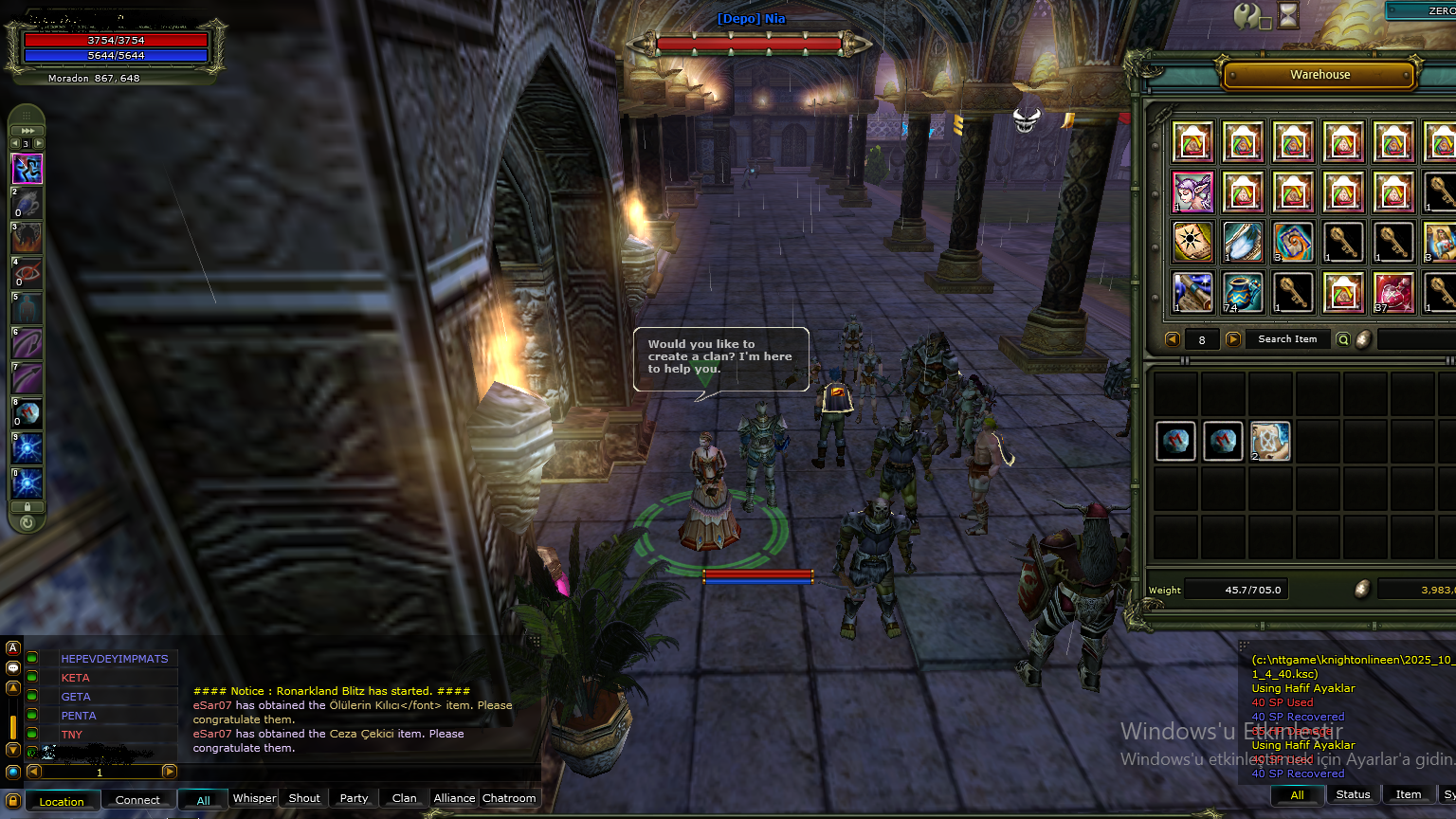The width and height of the screenshot is (1456, 819).
Task: Switch chat to the Shout channel
Action: point(304,798)
